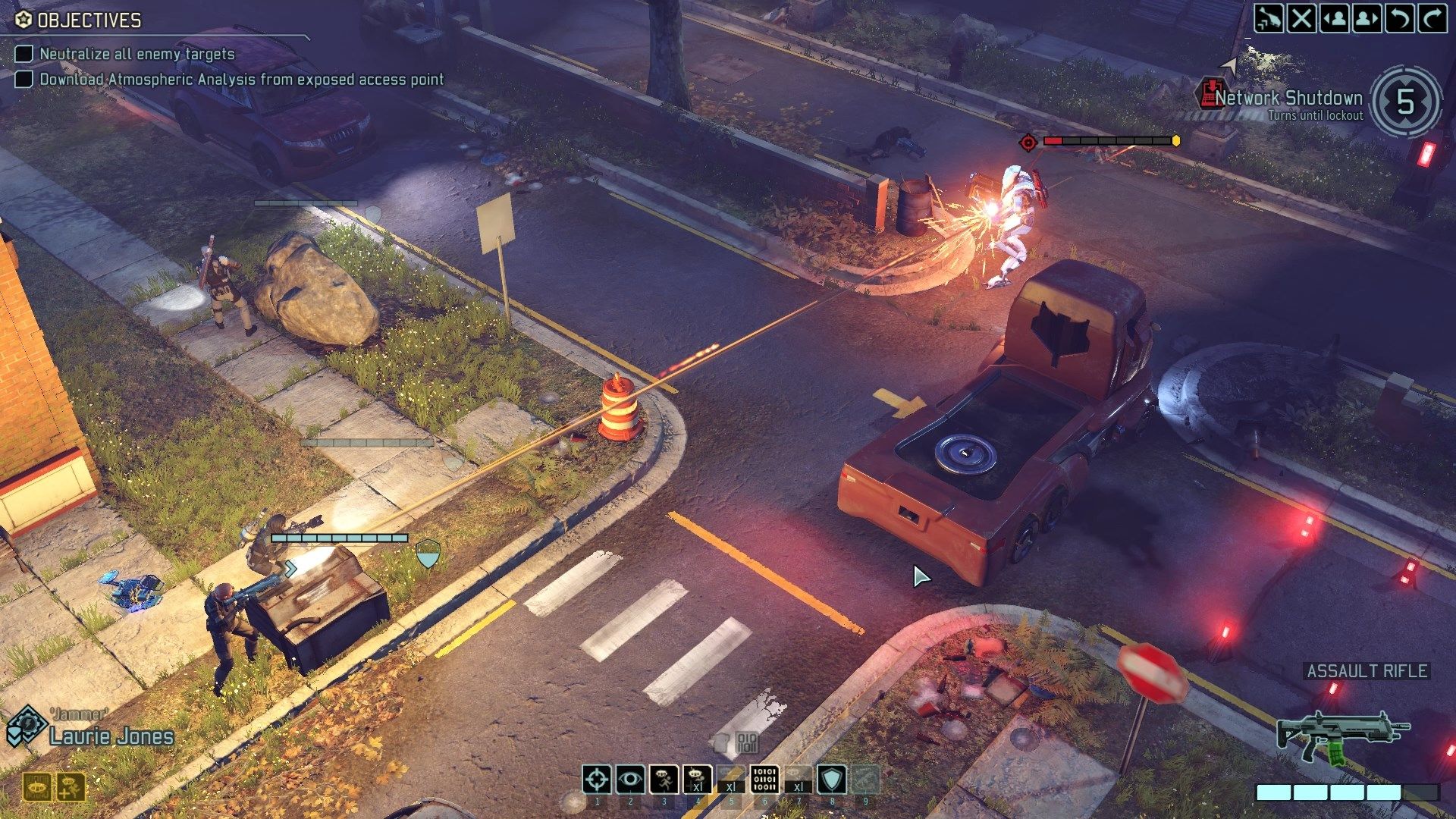
Task: Click the yellow drone binary perk icon
Action: click(x=36, y=787)
